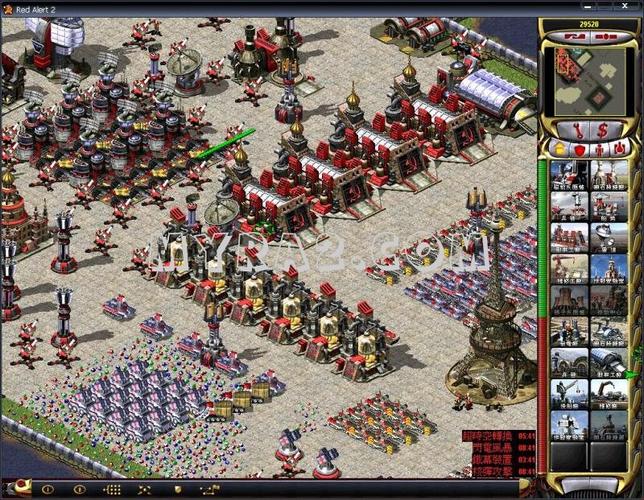Image resolution: width=644 pixels, height=500 pixels.
Task: Click the Red Alert 2 window title bar
Action: tap(250, 8)
